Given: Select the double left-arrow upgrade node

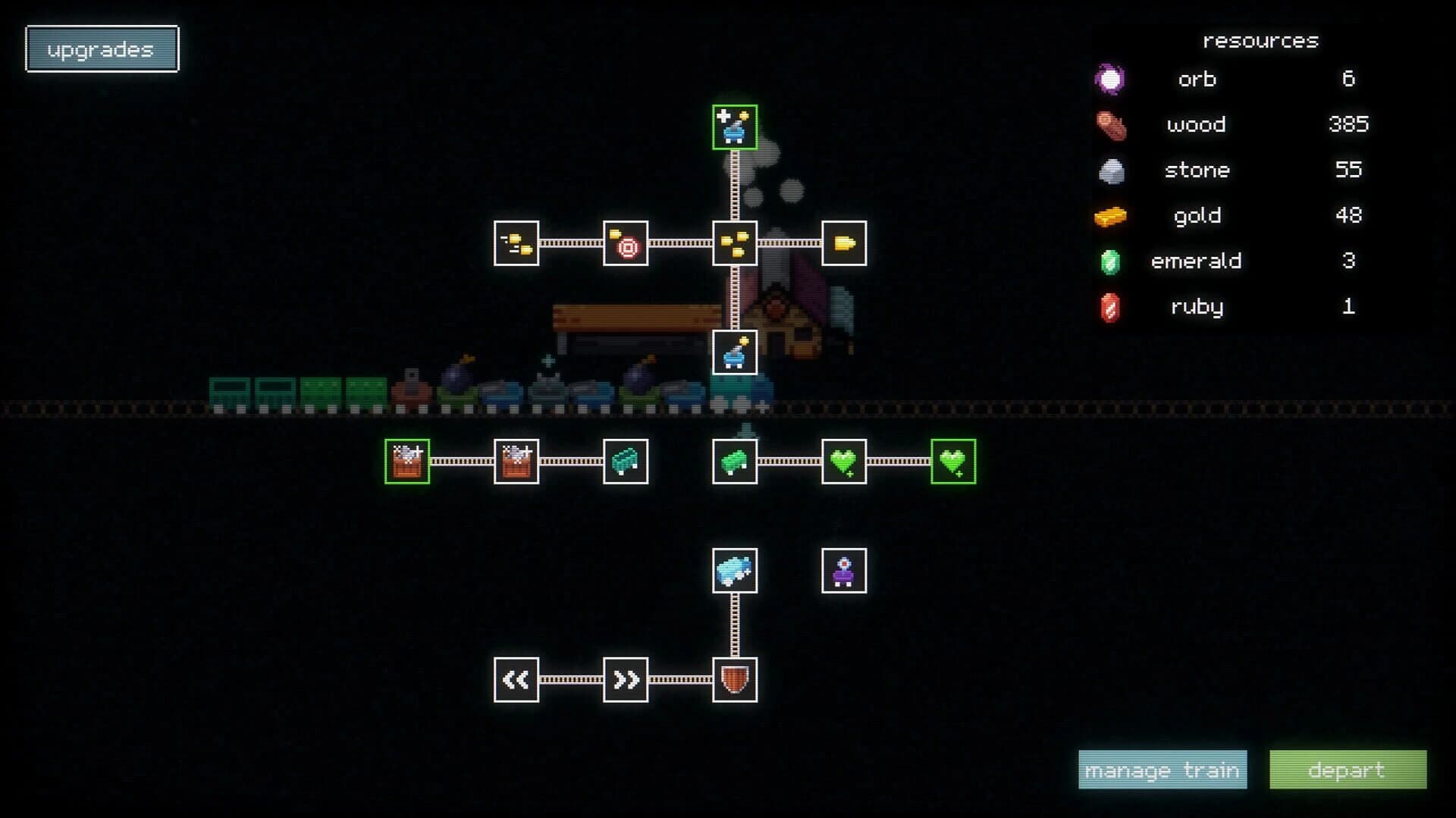Looking at the screenshot, I should coord(516,679).
